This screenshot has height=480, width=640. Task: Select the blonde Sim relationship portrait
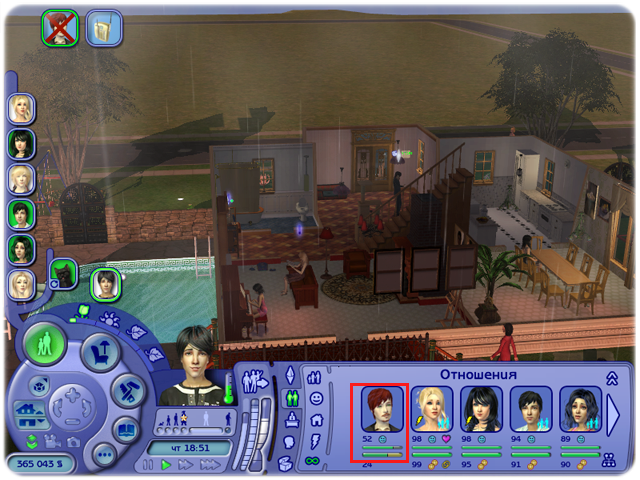pos(432,409)
